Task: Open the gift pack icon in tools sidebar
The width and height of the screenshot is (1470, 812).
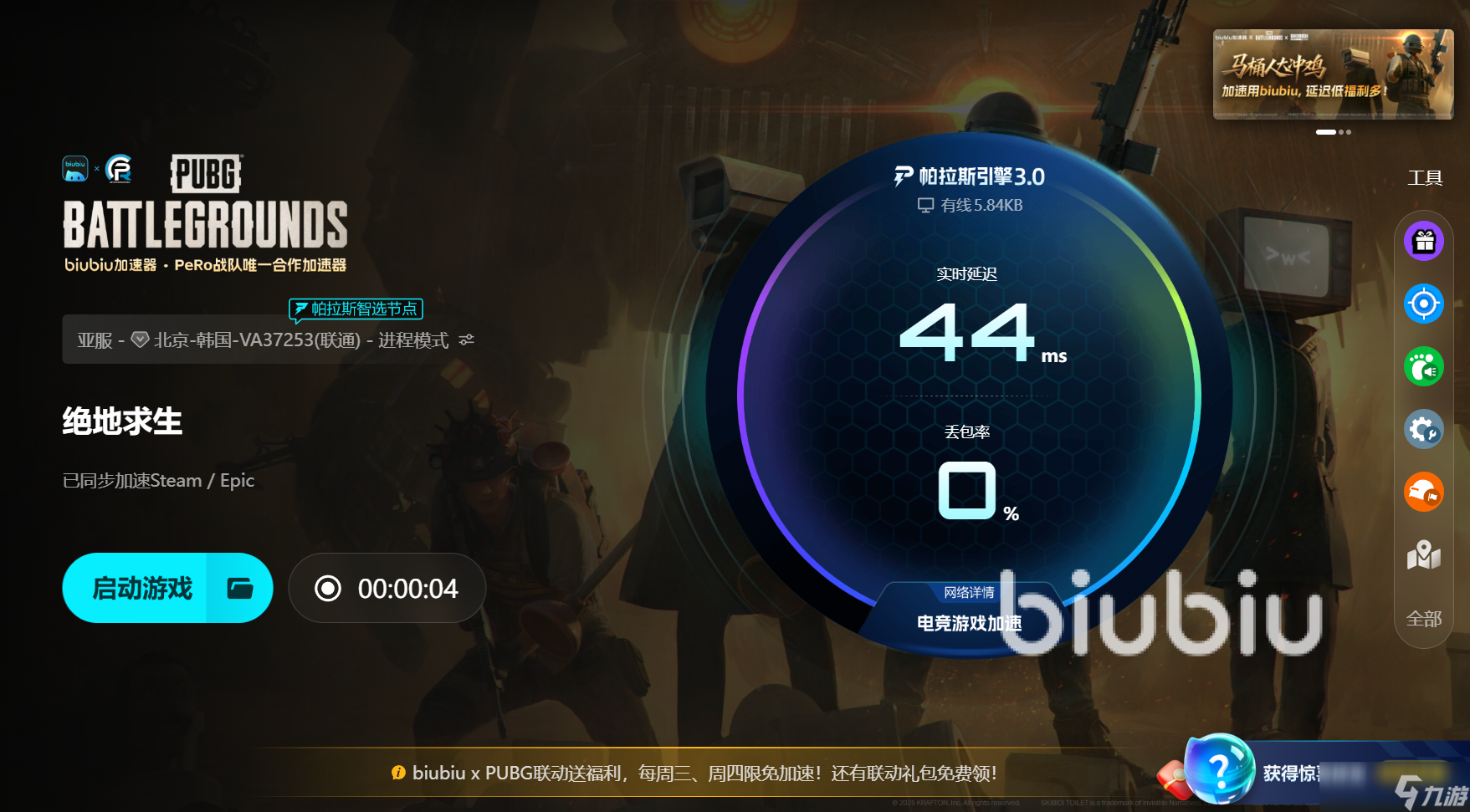Action: pyautogui.click(x=1423, y=240)
